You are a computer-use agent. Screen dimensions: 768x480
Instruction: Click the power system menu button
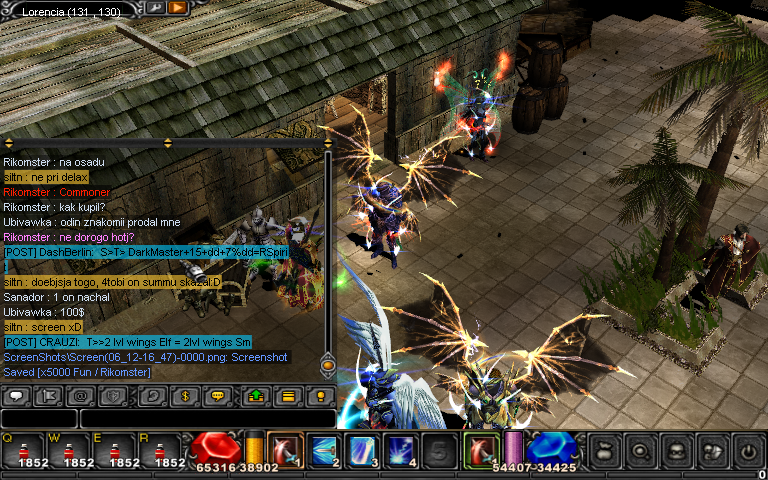click(x=748, y=451)
